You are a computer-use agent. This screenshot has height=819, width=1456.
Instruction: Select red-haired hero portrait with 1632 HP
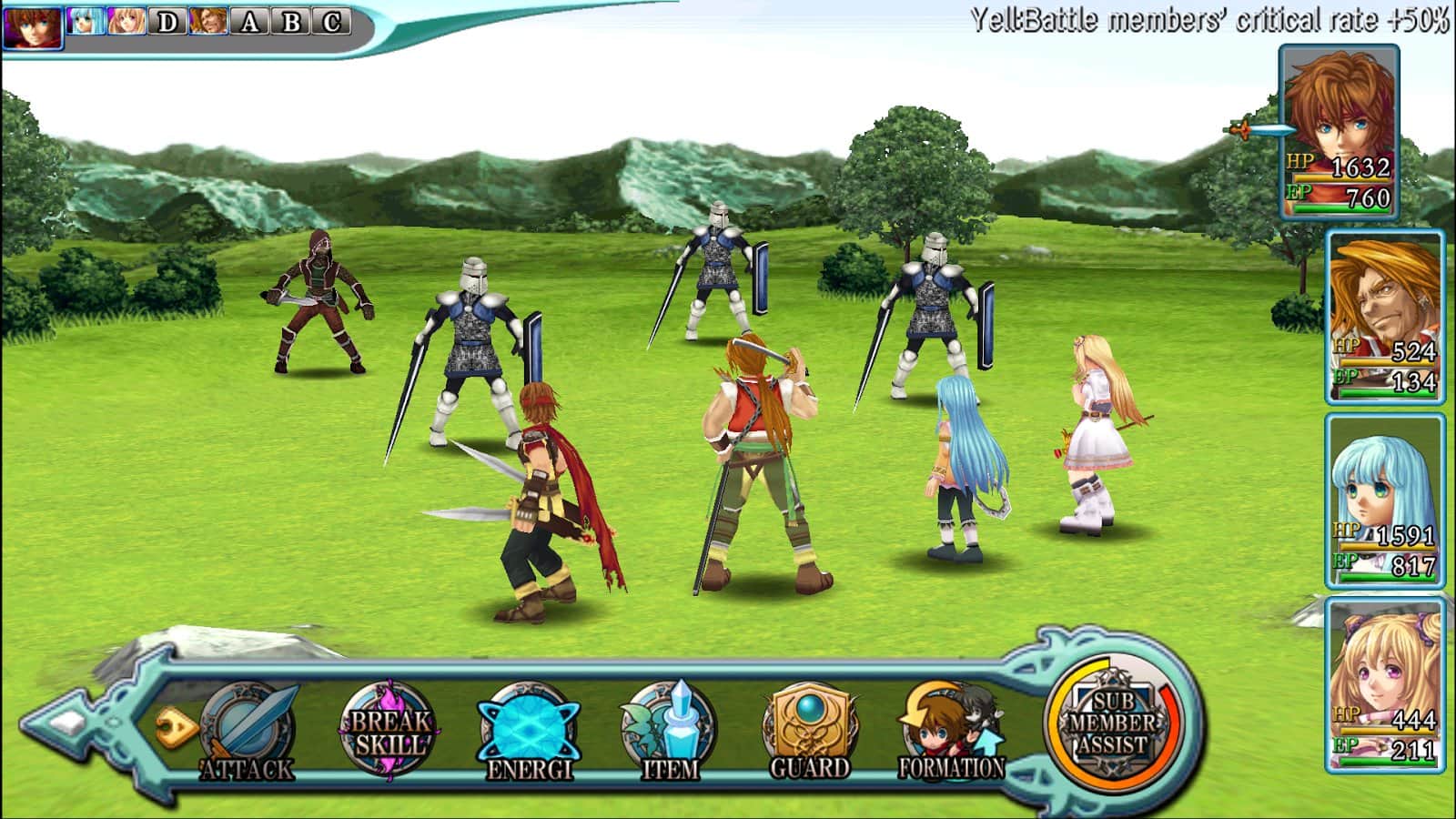1340,132
